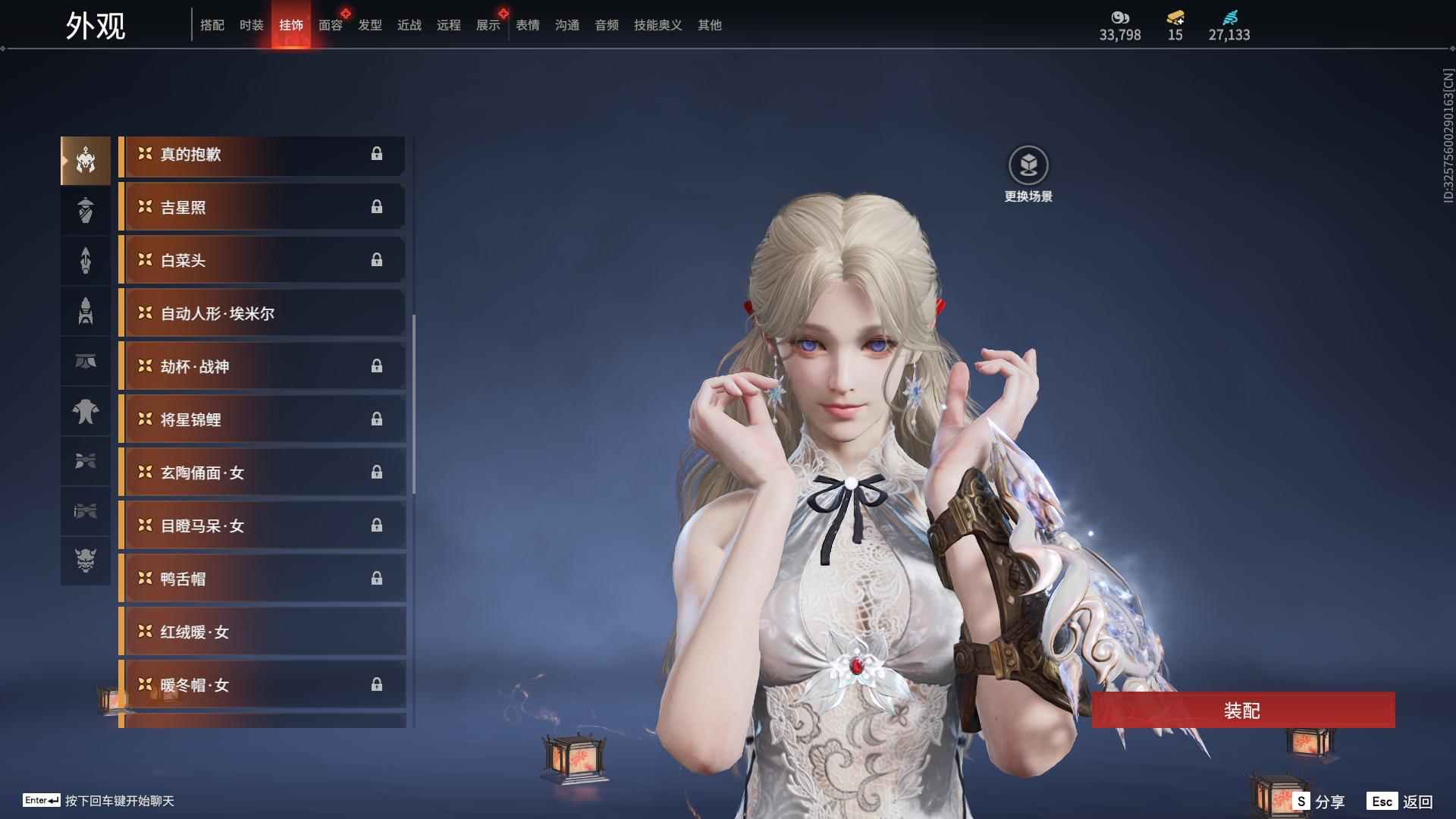
Task: Select the demon mask category icon
Action: pyautogui.click(x=86, y=560)
